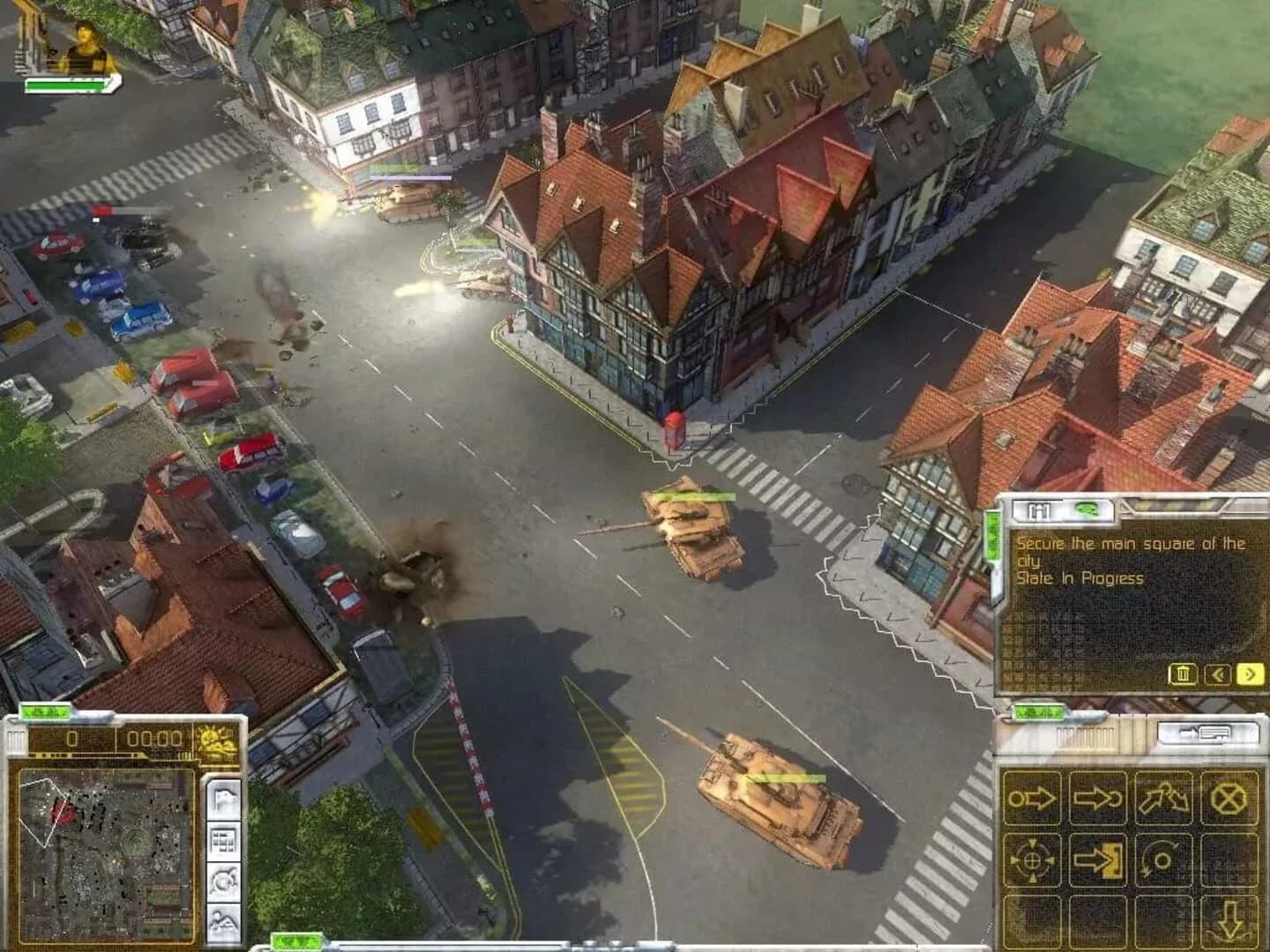Select the Stop command icon
The height and width of the screenshot is (952, 1270).
pos(1230,798)
